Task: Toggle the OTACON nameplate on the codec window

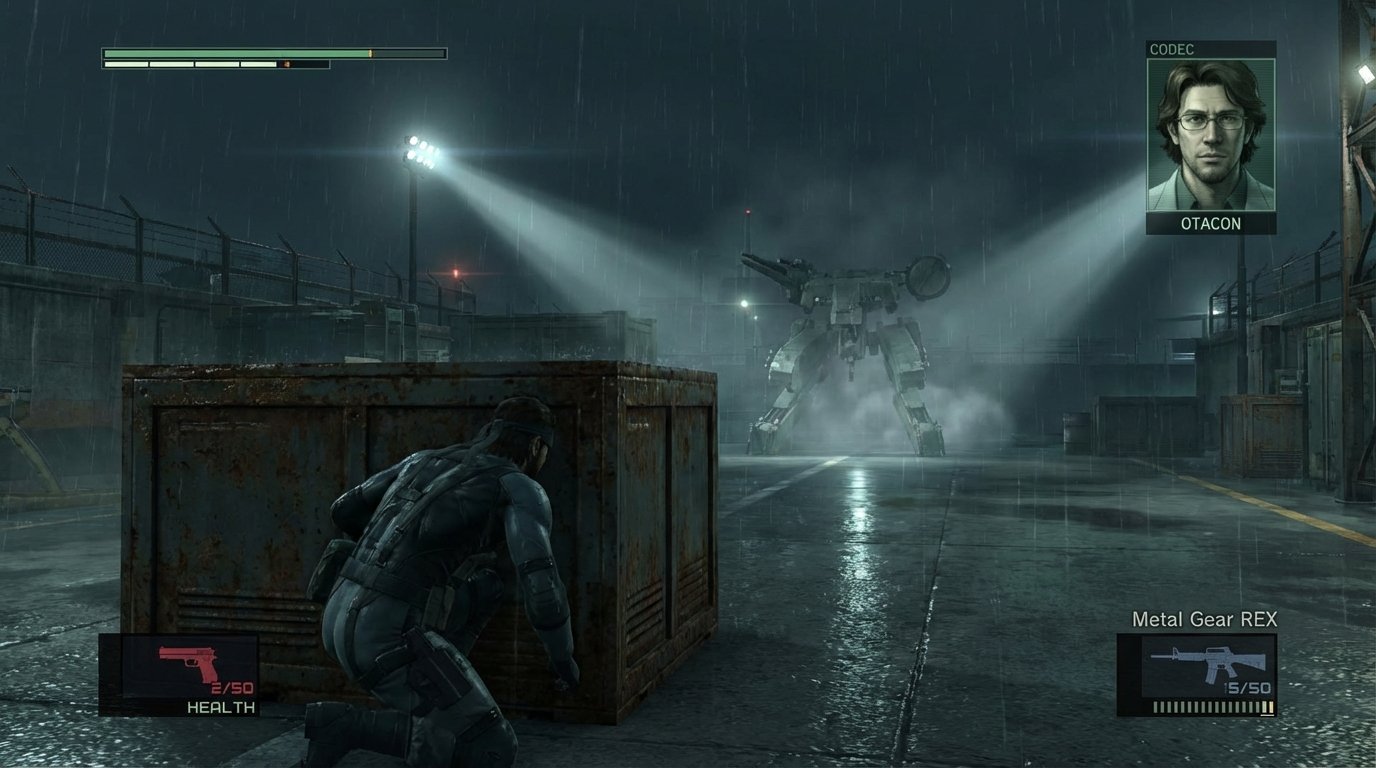Action: pos(1211,224)
